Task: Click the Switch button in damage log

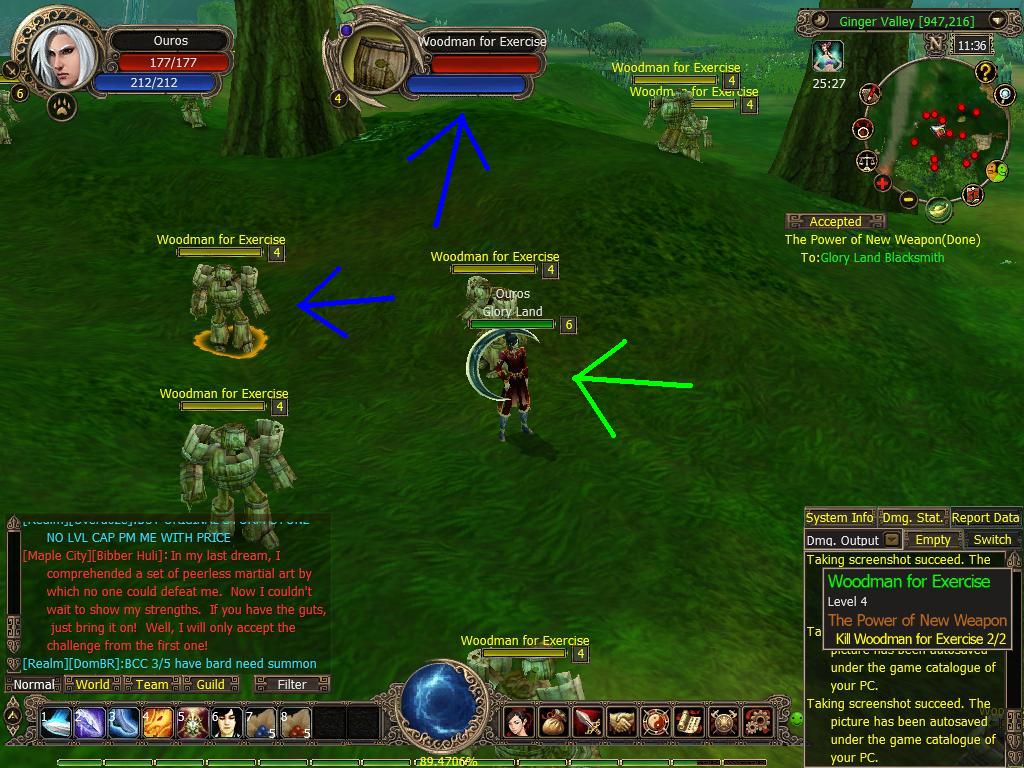Action: (x=992, y=540)
